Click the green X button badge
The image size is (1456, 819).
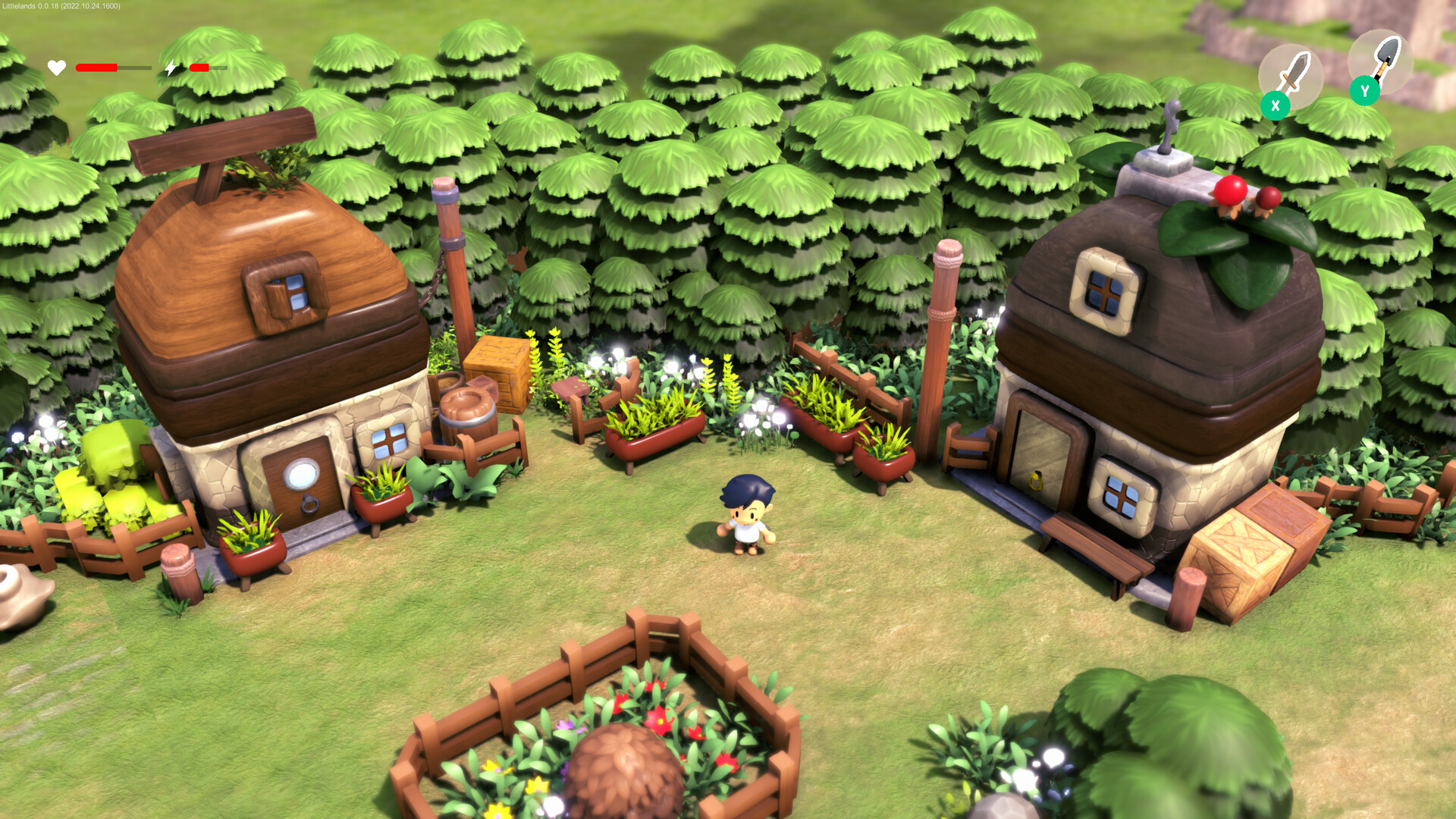1276,105
